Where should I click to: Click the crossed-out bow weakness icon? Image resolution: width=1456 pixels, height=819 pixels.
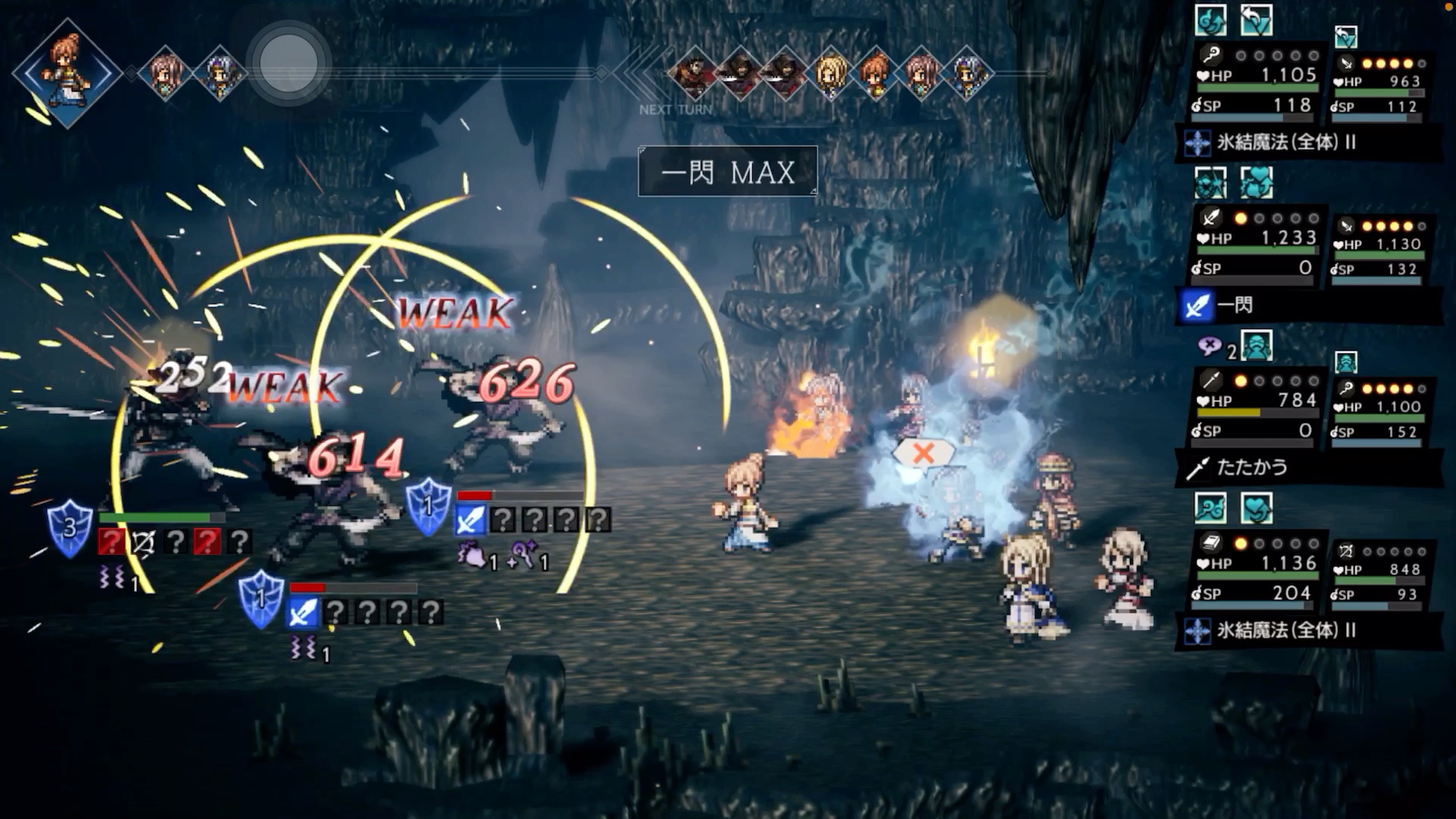143,541
